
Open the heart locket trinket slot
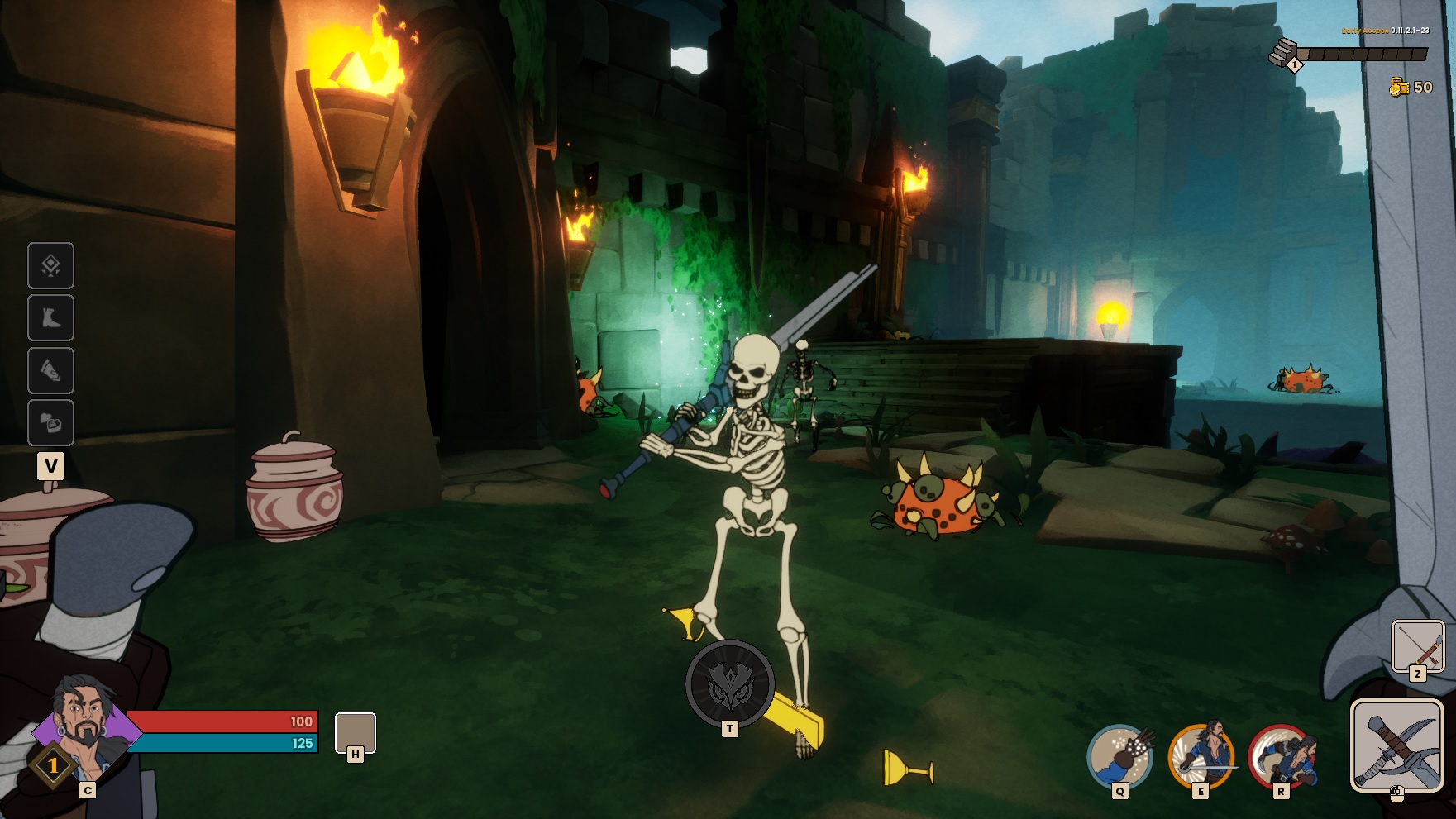(50, 423)
